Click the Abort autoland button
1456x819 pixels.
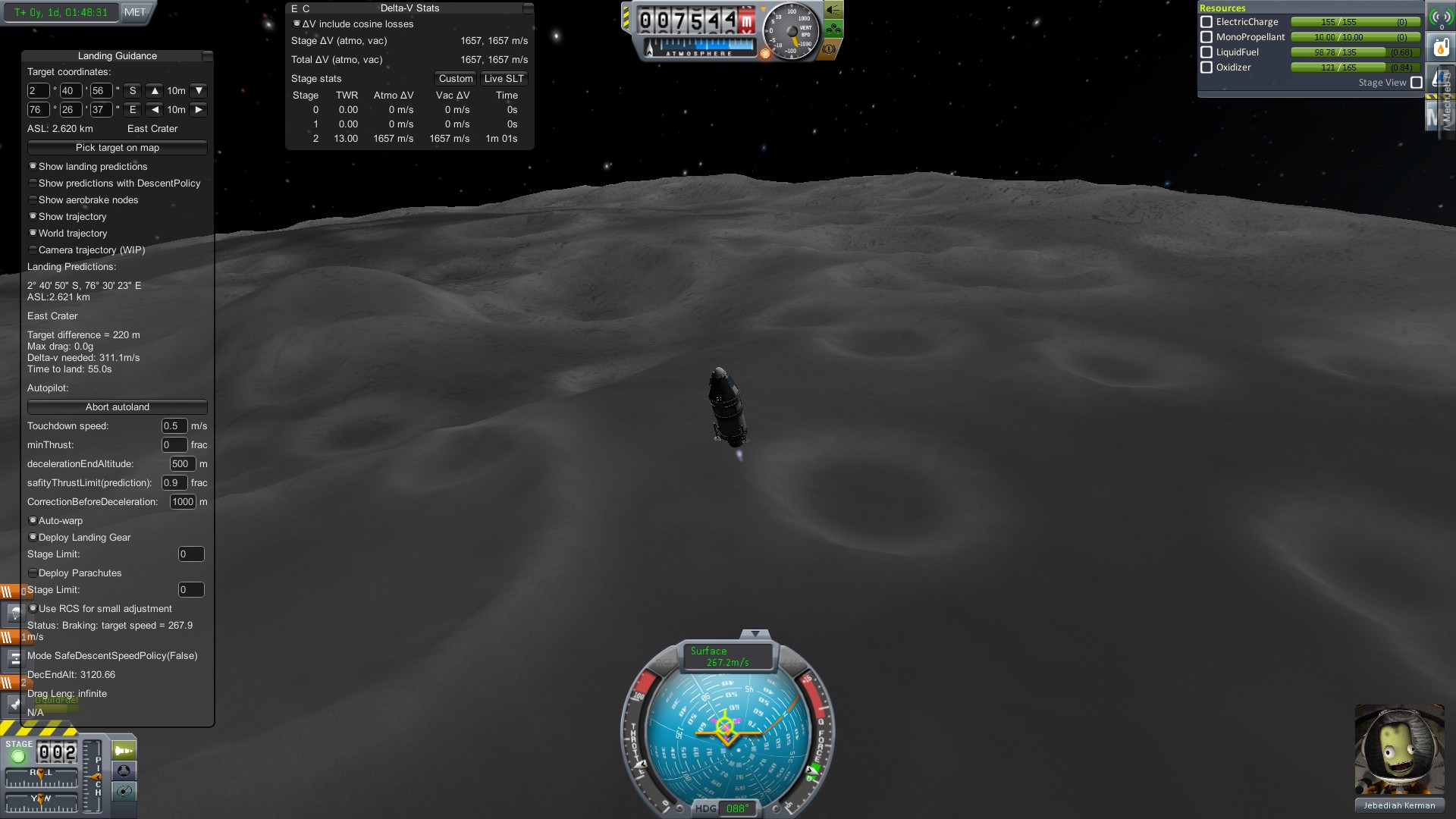(x=117, y=407)
